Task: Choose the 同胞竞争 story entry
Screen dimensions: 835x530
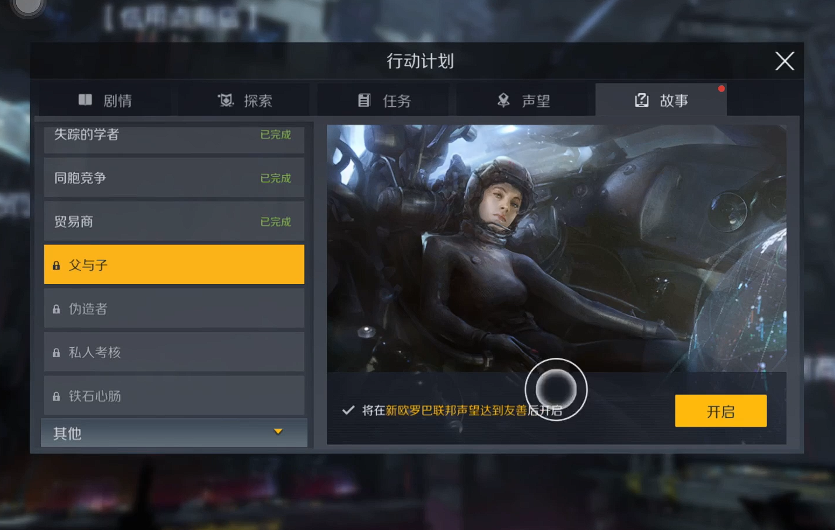Action: (173, 178)
